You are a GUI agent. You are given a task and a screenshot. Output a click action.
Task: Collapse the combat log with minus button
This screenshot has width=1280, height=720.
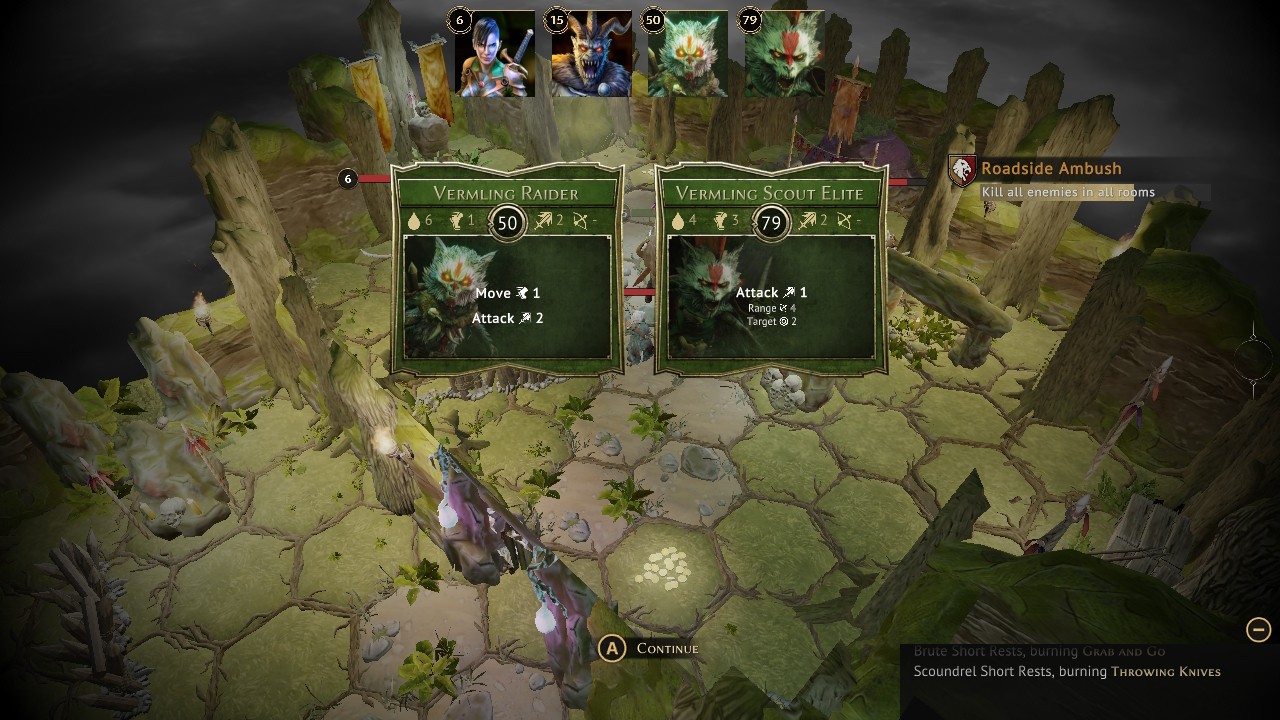coord(1258,629)
